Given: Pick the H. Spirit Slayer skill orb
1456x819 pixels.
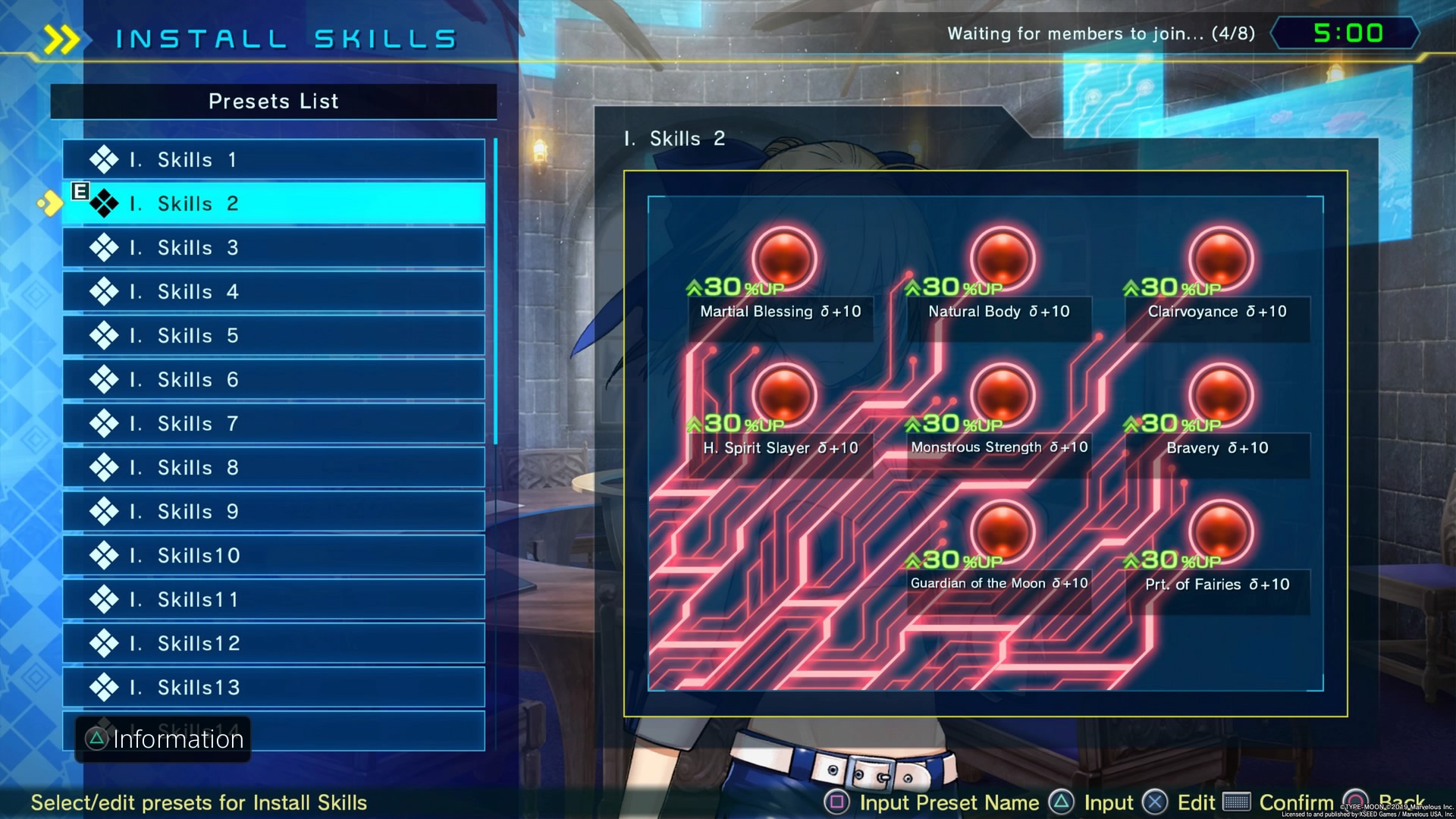Looking at the screenshot, I should tap(784, 394).
